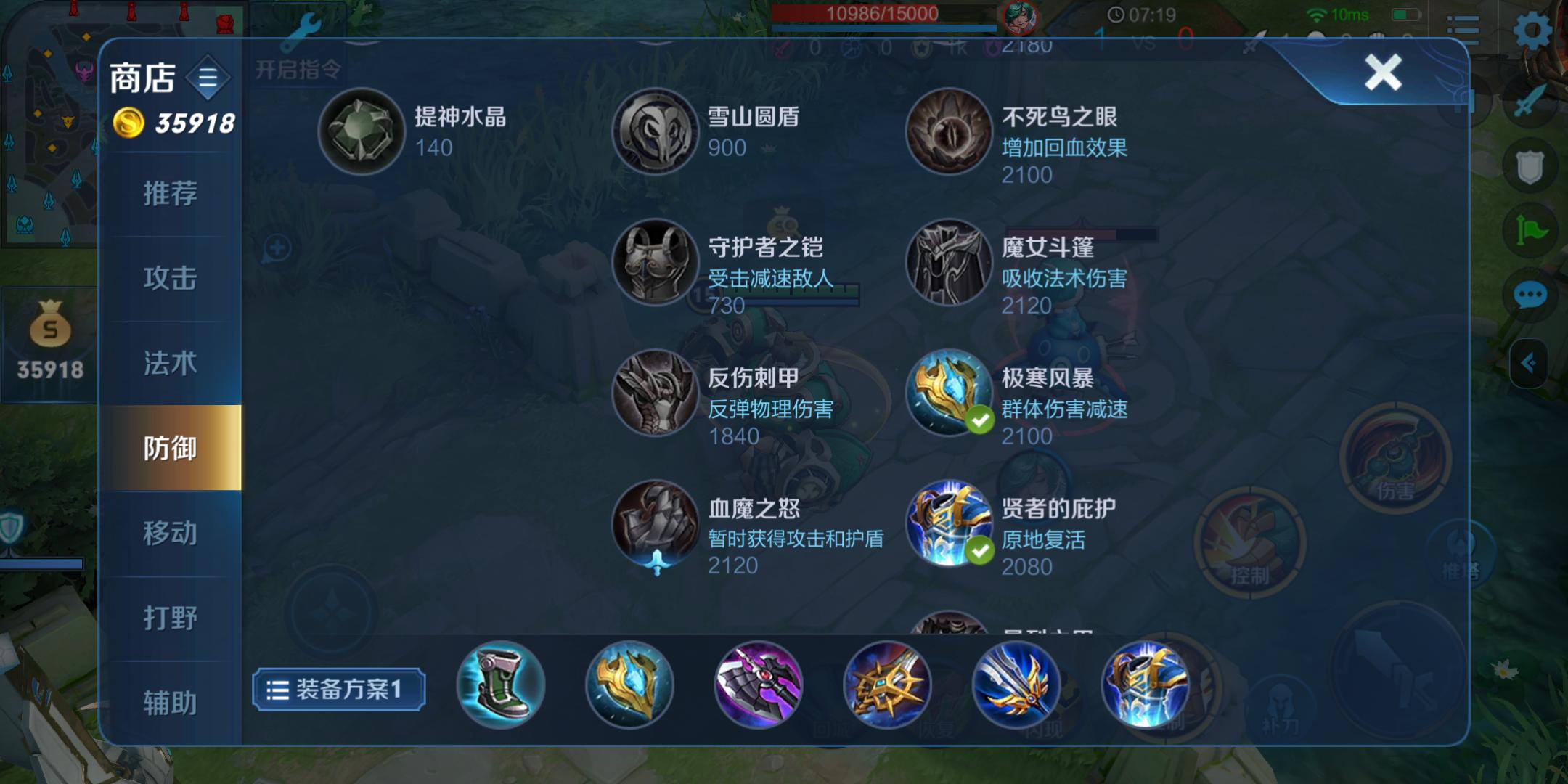Toggle the shop filter icon beside 商店 title
Viewport: 1568px width, 784px height.
208,78
